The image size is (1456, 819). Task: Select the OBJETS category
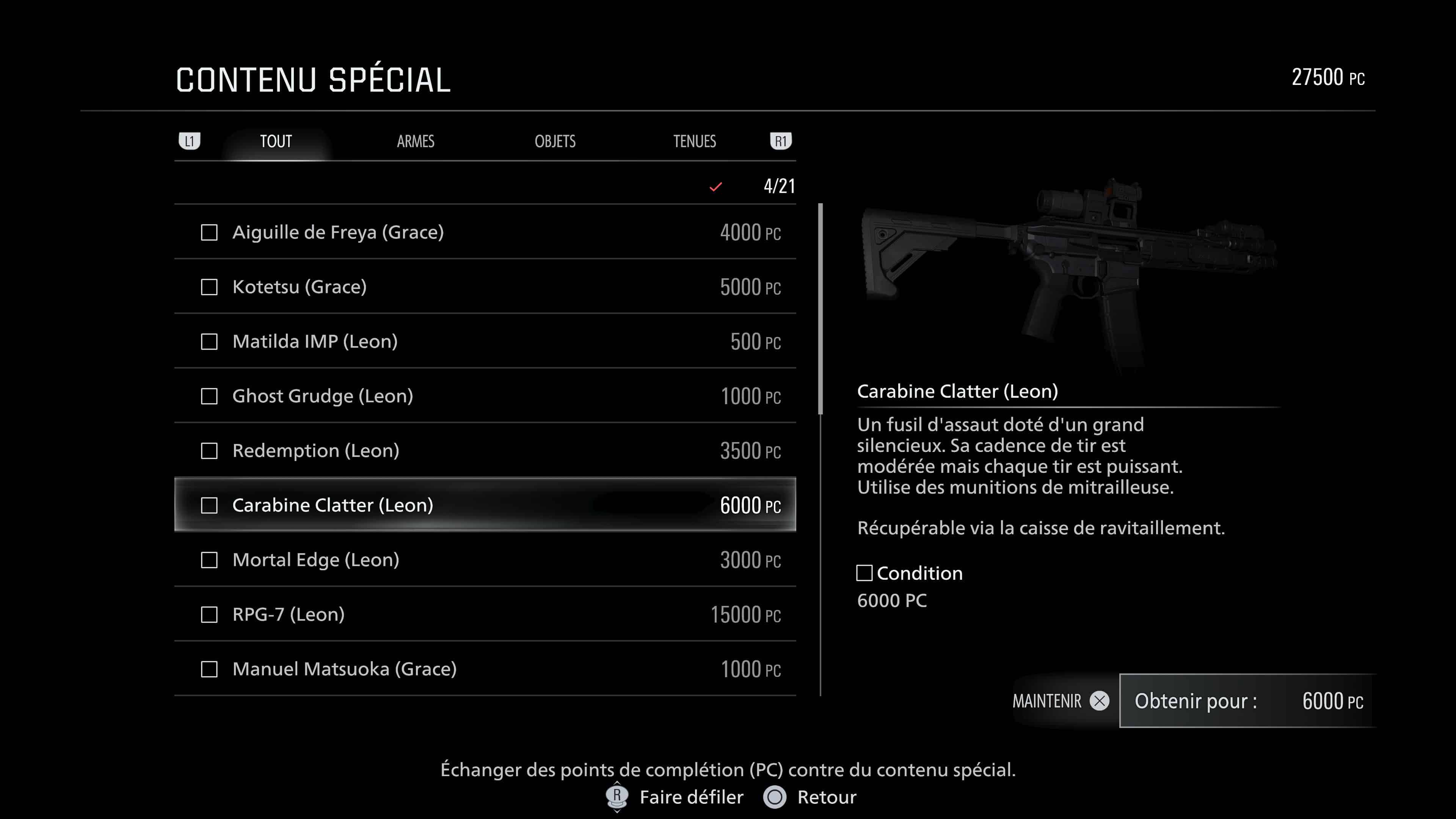(x=555, y=141)
